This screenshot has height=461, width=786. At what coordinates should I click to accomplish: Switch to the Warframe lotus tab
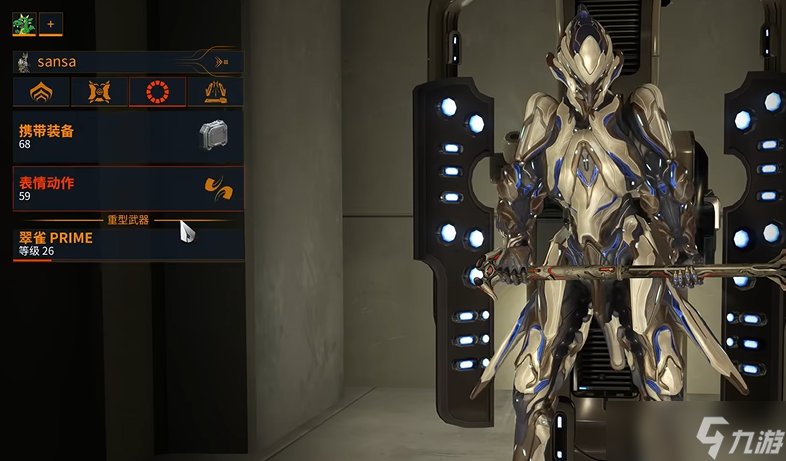click(42, 93)
